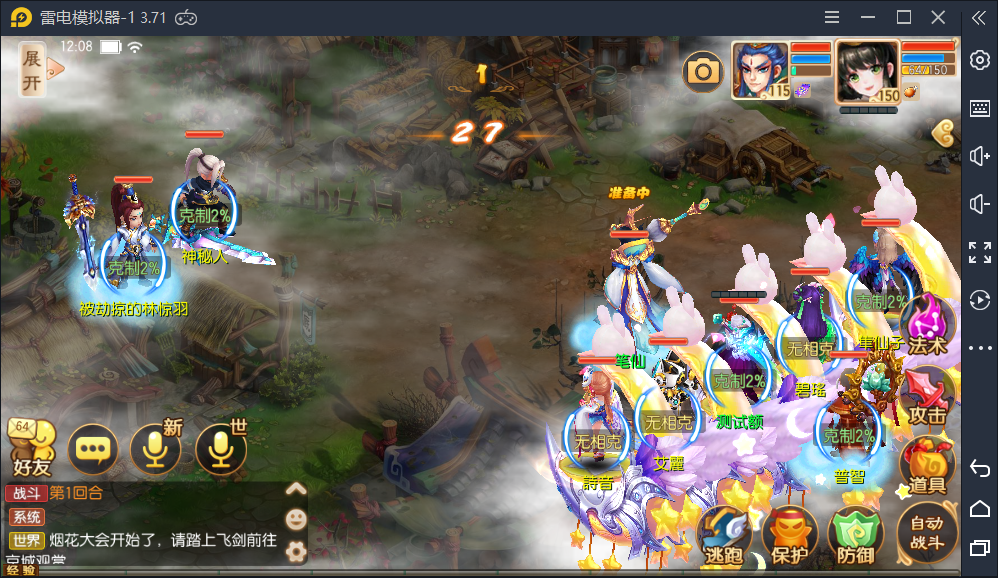Activate the 保护 protect command
998x578 pixels.
[790, 535]
